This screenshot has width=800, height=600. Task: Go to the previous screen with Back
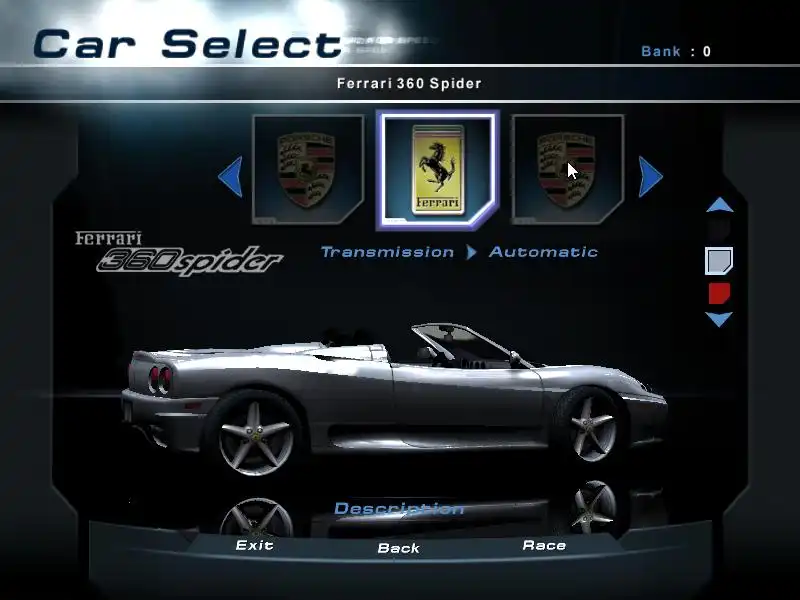tap(398, 548)
